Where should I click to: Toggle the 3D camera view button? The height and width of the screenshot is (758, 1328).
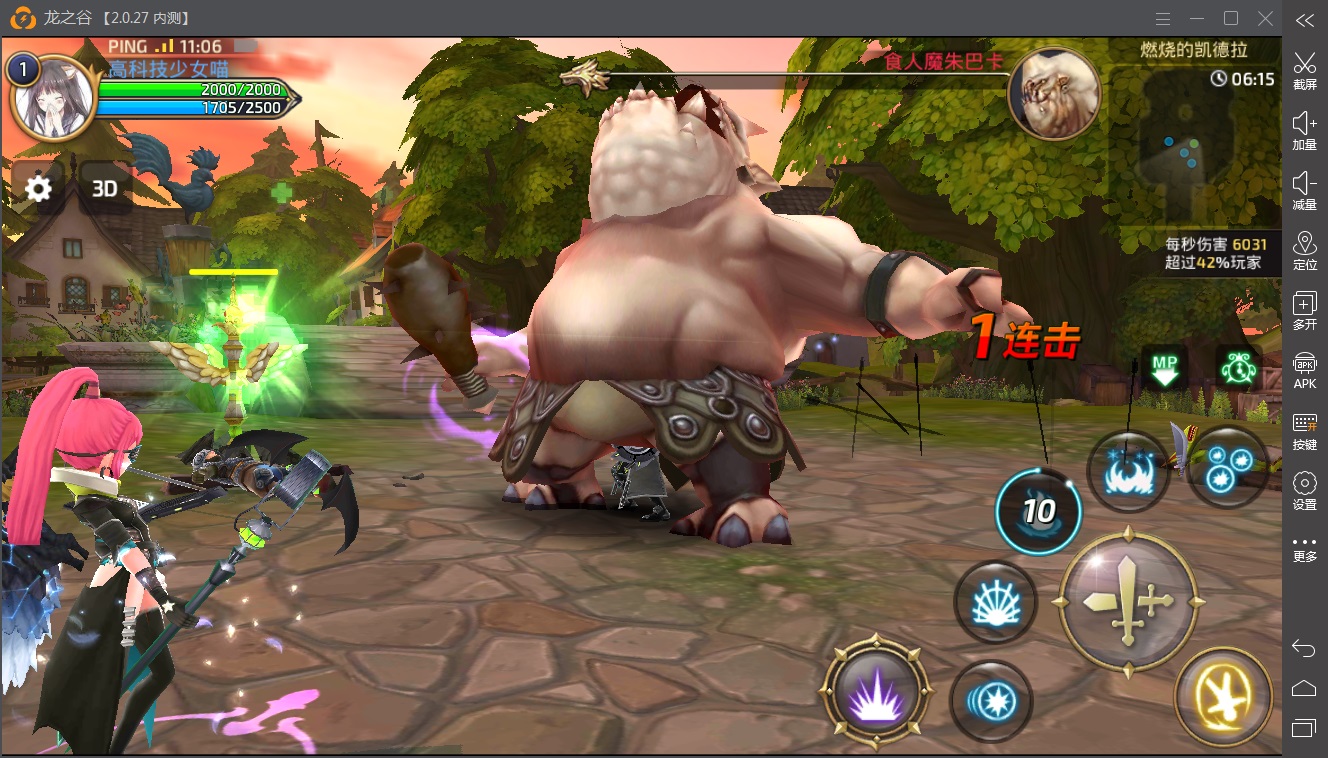click(x=105, y=188)
